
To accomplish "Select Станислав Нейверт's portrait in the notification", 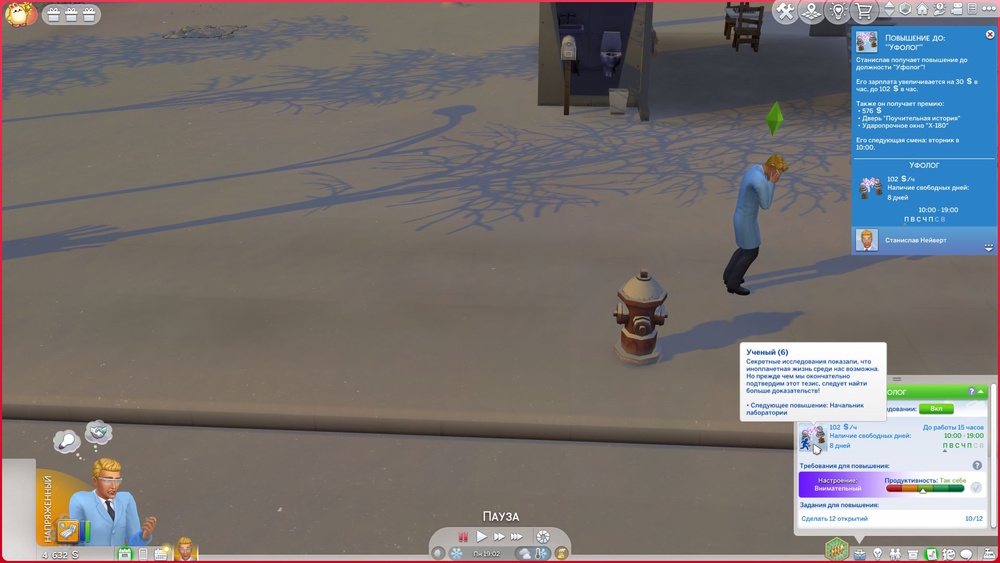I will pos(866,240).
